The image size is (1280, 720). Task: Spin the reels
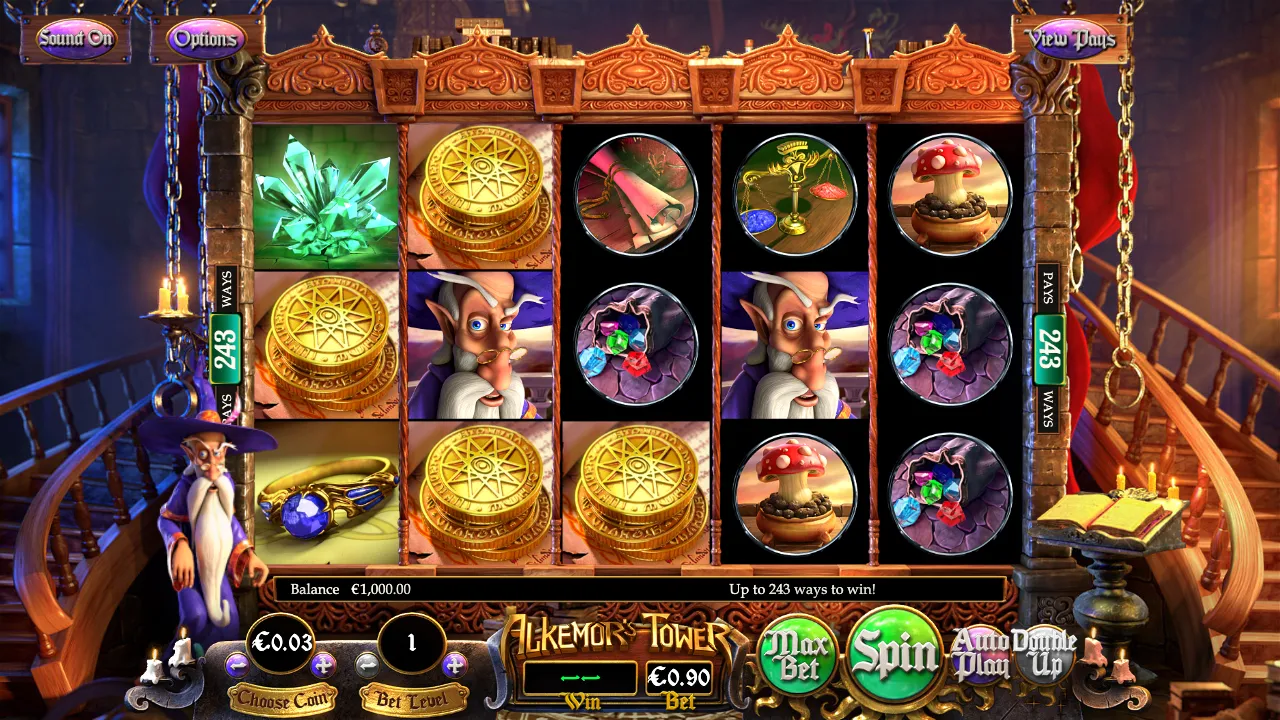click(895, 653)
